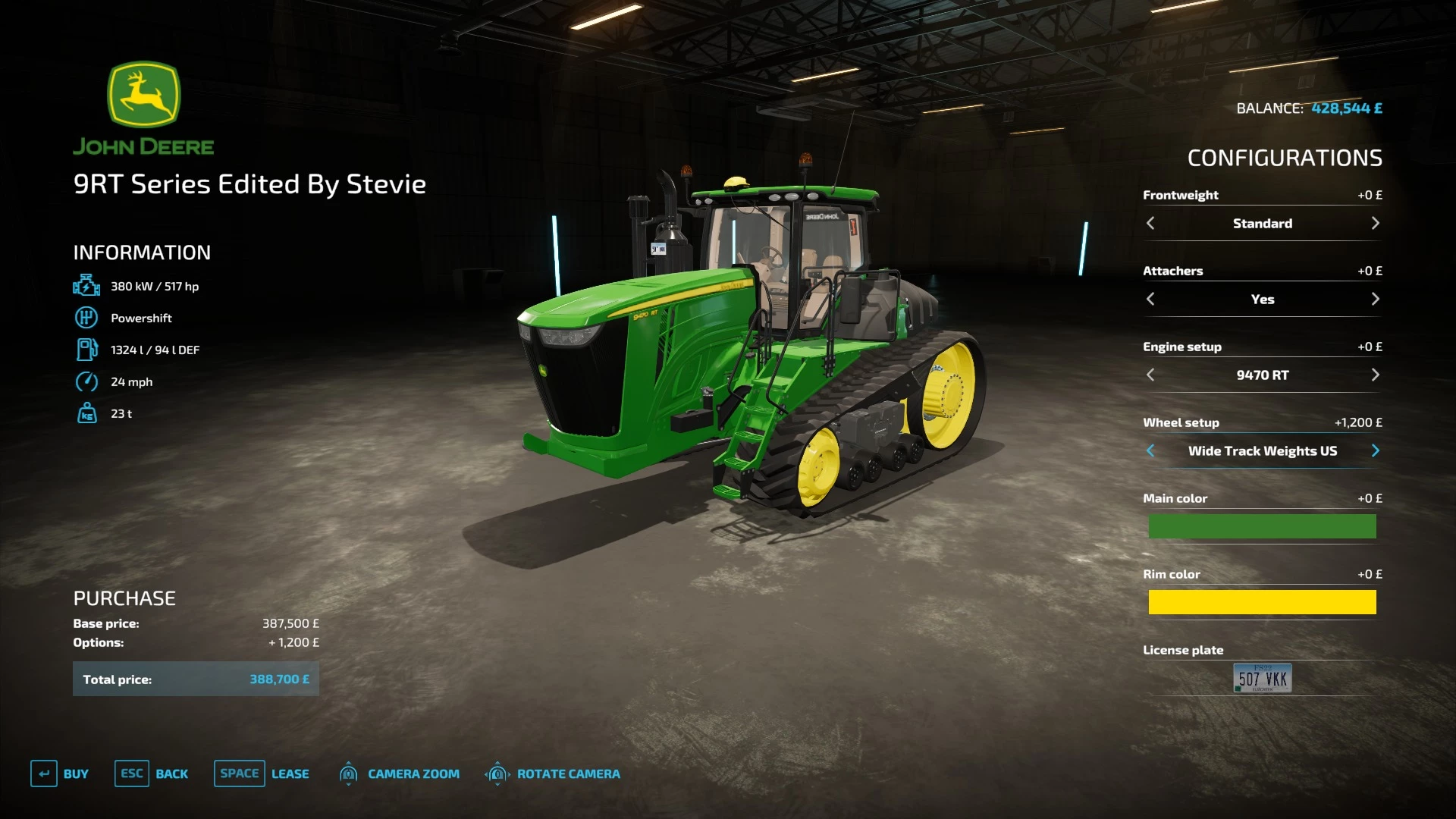1456x819 pixels.
Task: Click the engine power icon beside 380 kW
Action: coord(86,286)
